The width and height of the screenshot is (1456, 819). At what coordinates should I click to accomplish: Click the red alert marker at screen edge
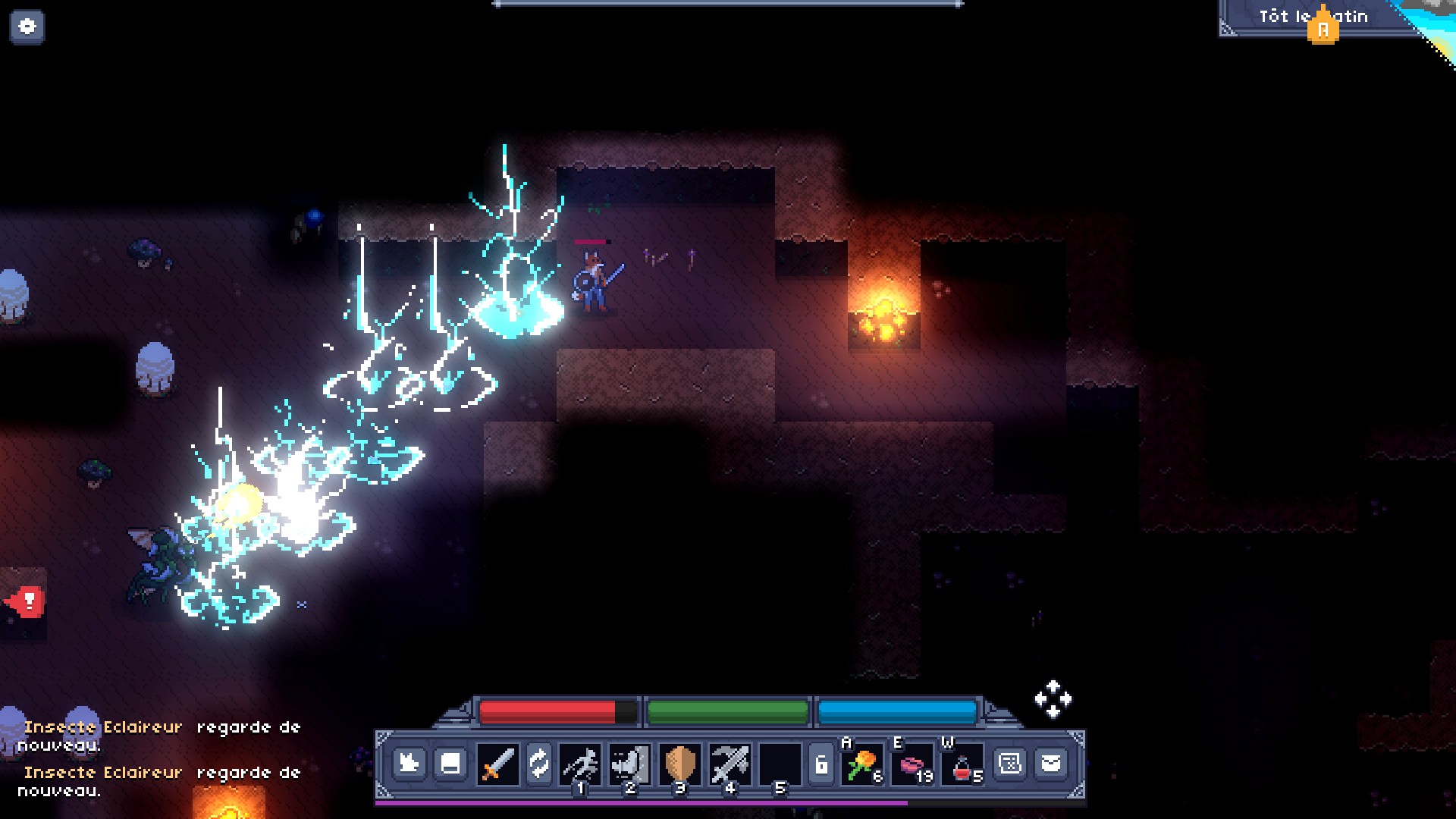coord(27,603)
